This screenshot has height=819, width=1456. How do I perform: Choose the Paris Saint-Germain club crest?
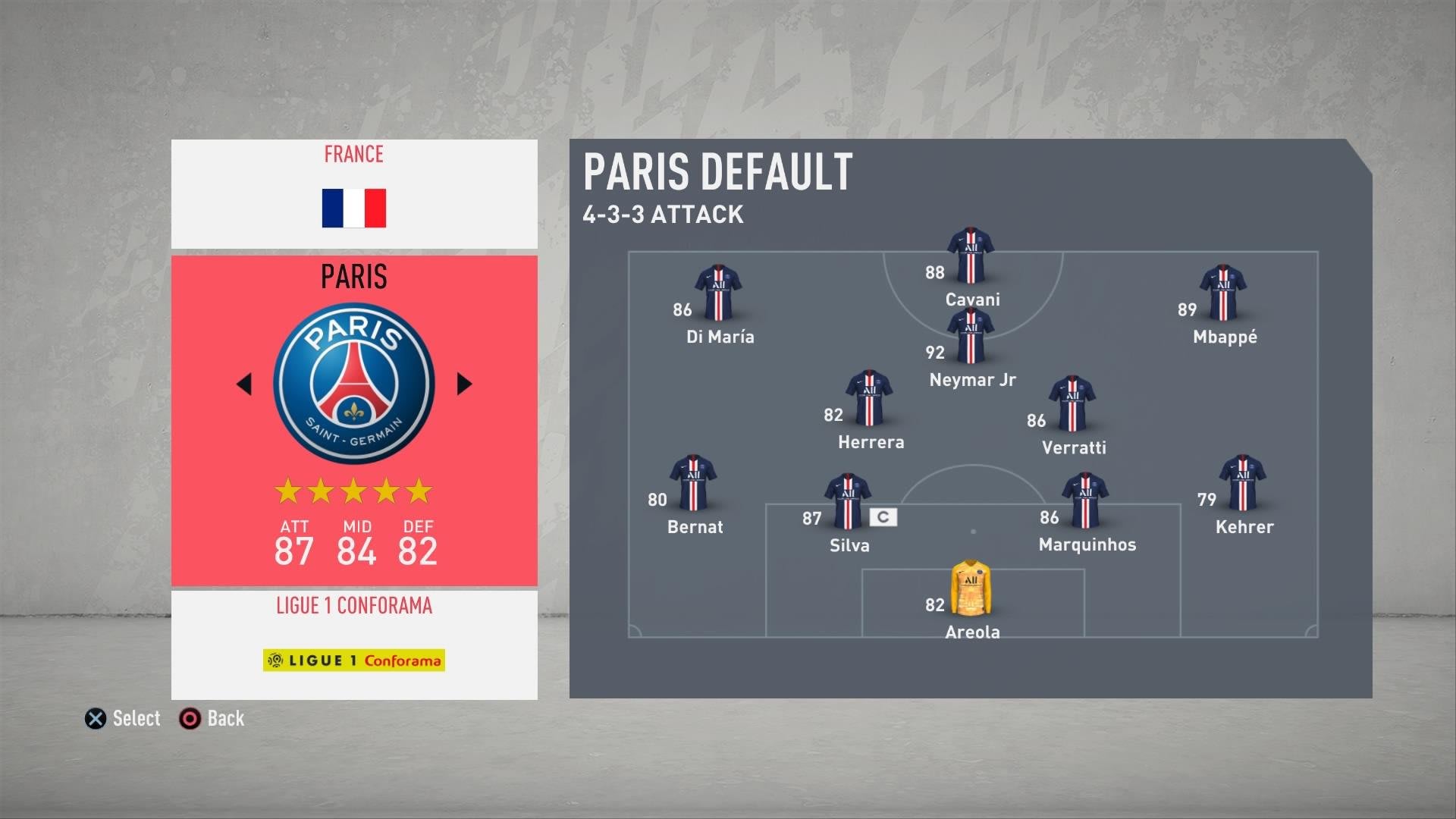point(354,384)
